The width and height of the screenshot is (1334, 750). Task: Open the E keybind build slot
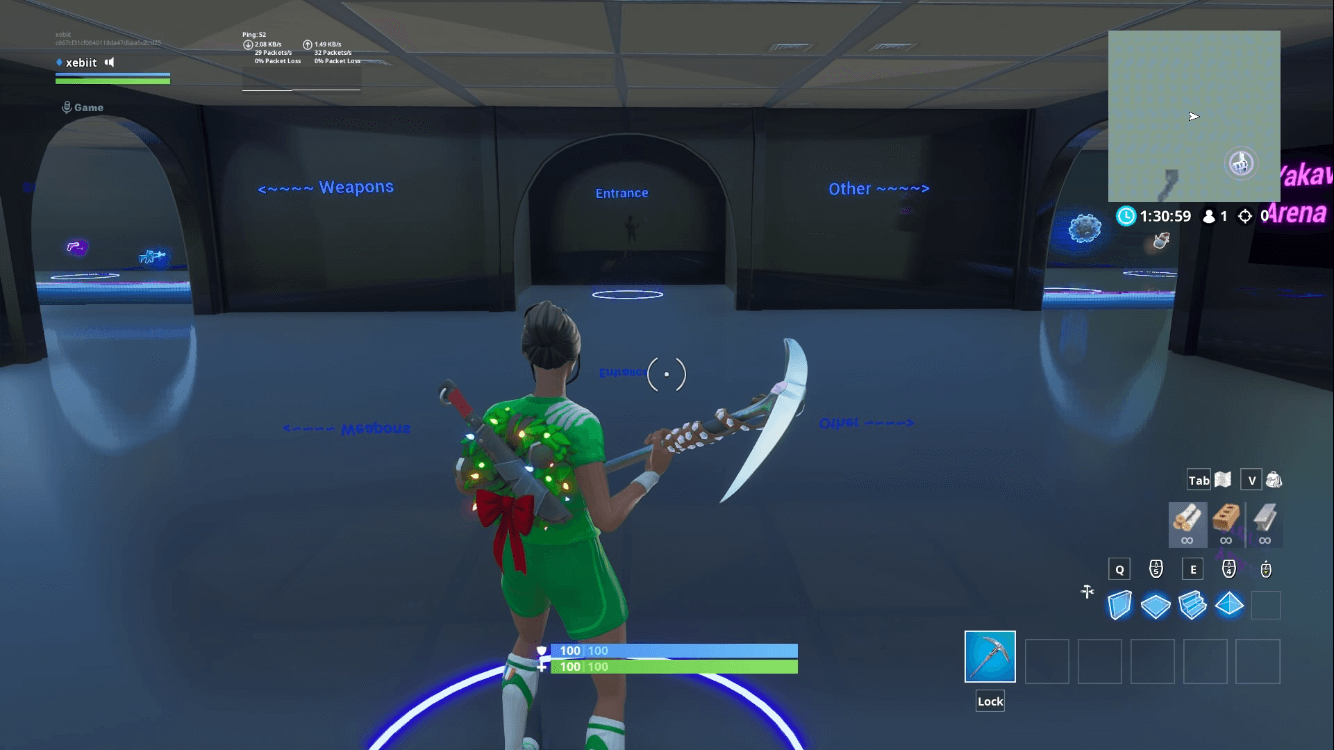[x=1192, y=569]
